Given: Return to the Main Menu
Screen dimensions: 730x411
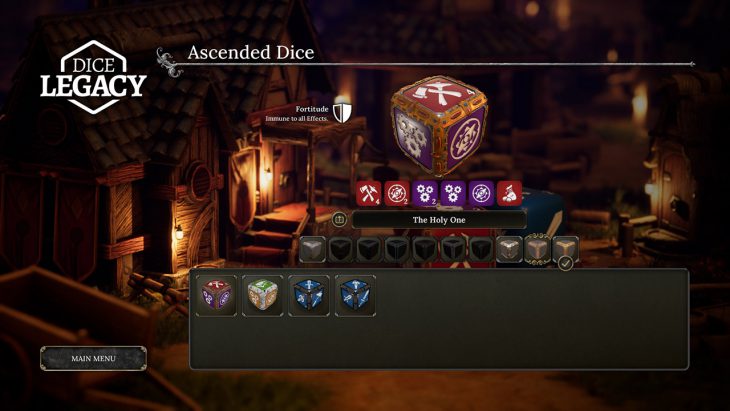Looking at the screenshot, I should pyautogui.click(x=93, y=358).
